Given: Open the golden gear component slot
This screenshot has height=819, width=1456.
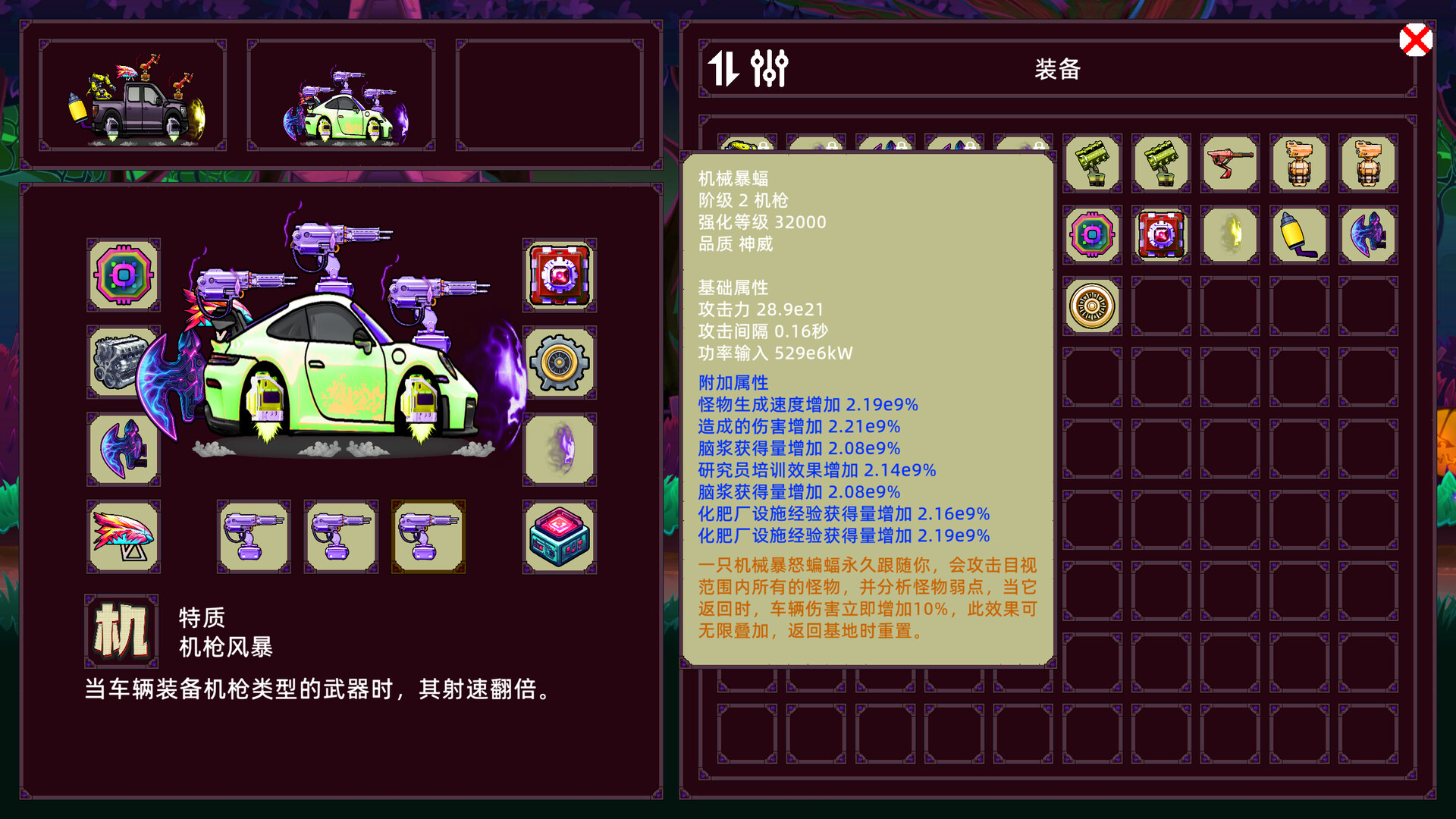Looking at the screenshot, I should click(x=559, y=362).
